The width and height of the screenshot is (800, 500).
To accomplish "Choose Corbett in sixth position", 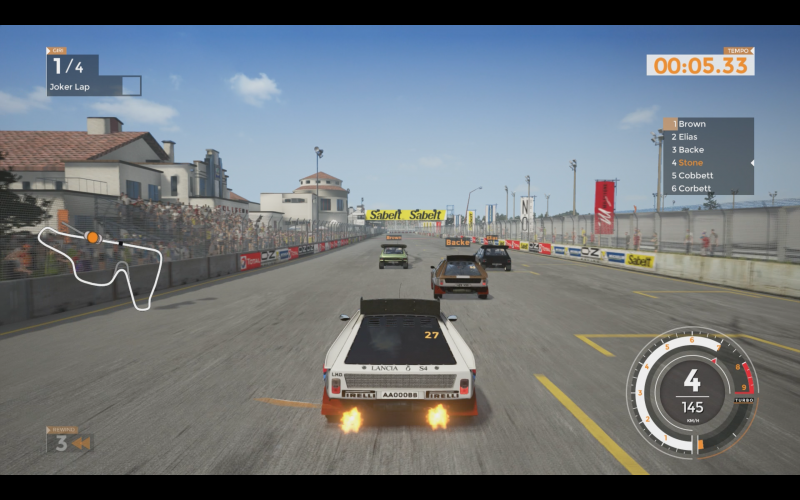I will click(695, 188).
